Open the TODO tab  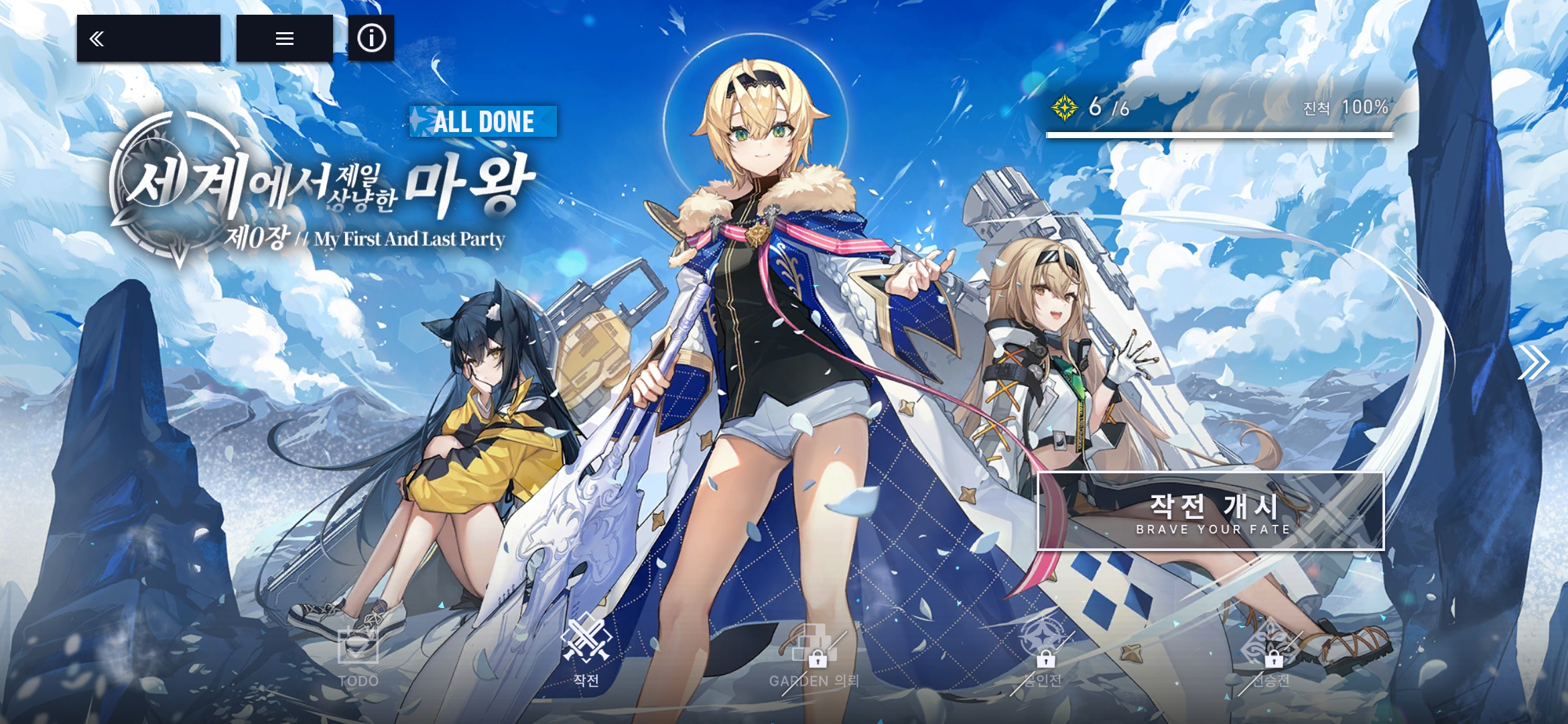358,656
